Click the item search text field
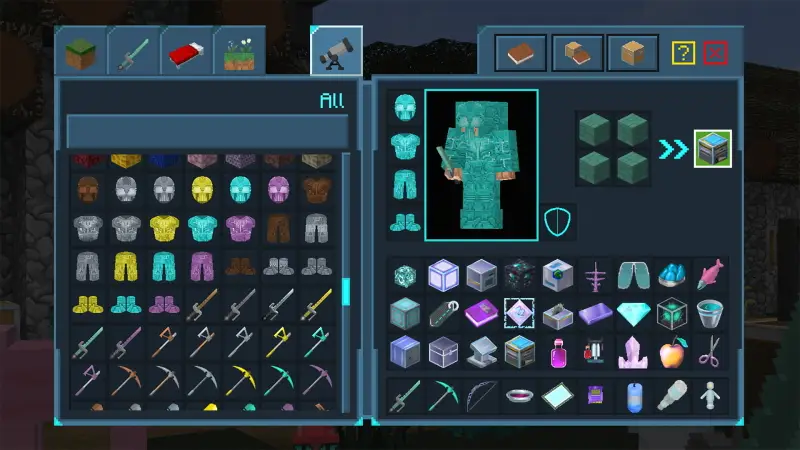 207,131
